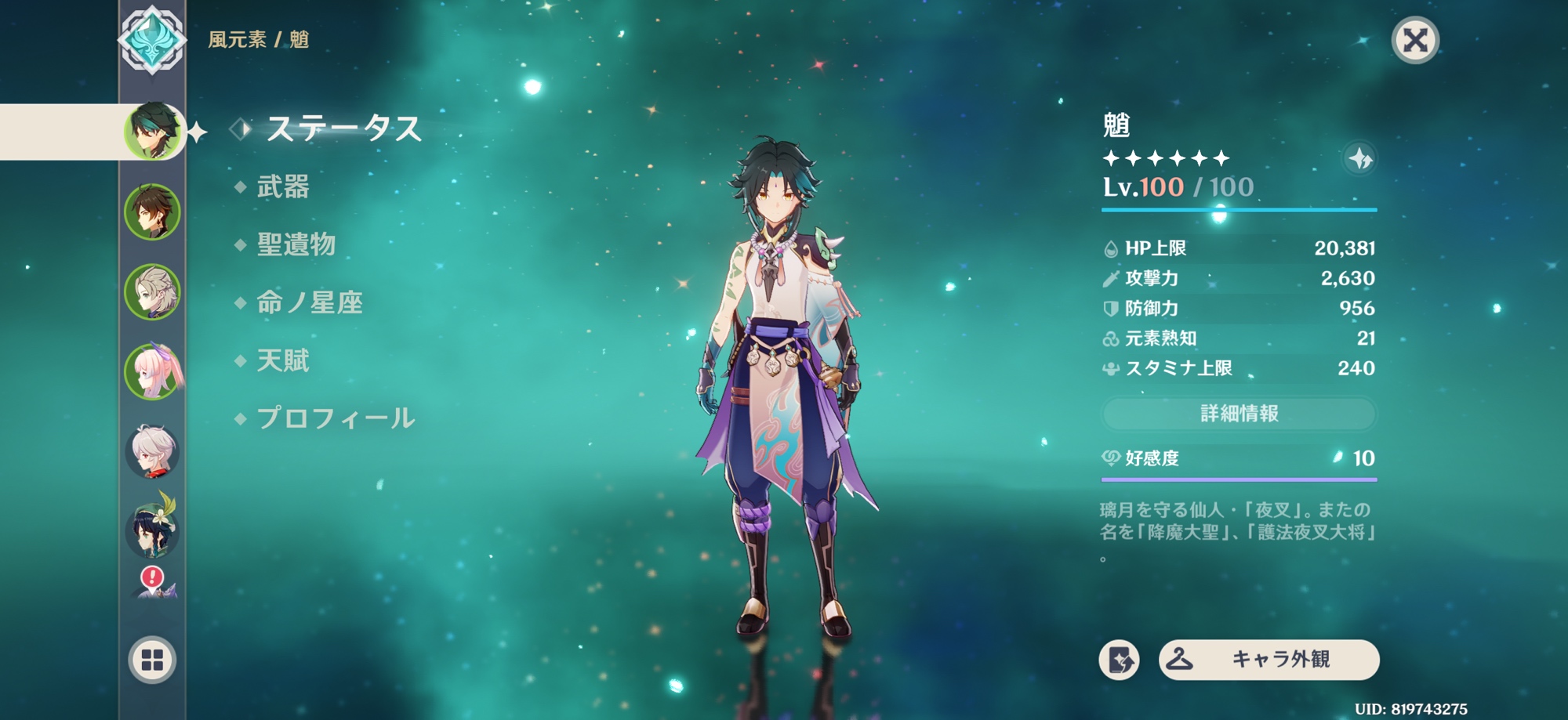
Task: Open the 聖遺物 section
Action: [x=296, y=245]
